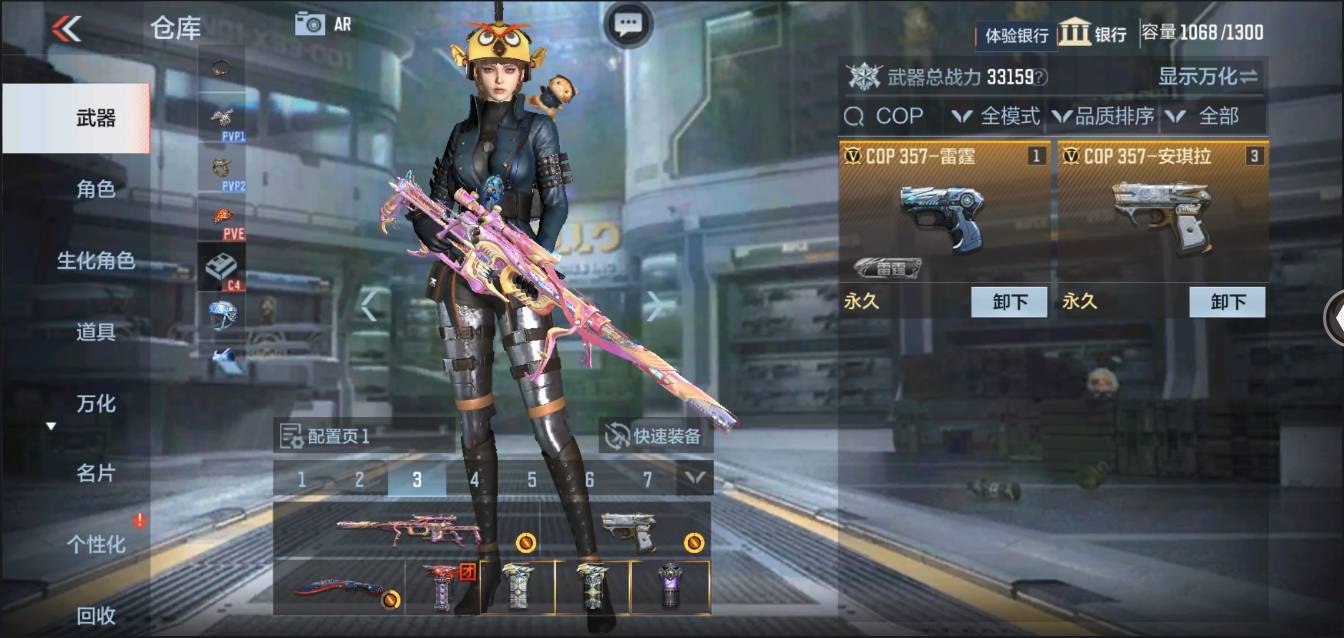The height and width of the screenshot is (638, 1344).
Task: Open the 品质排序 sorting dropdown
Action: 1104,117
